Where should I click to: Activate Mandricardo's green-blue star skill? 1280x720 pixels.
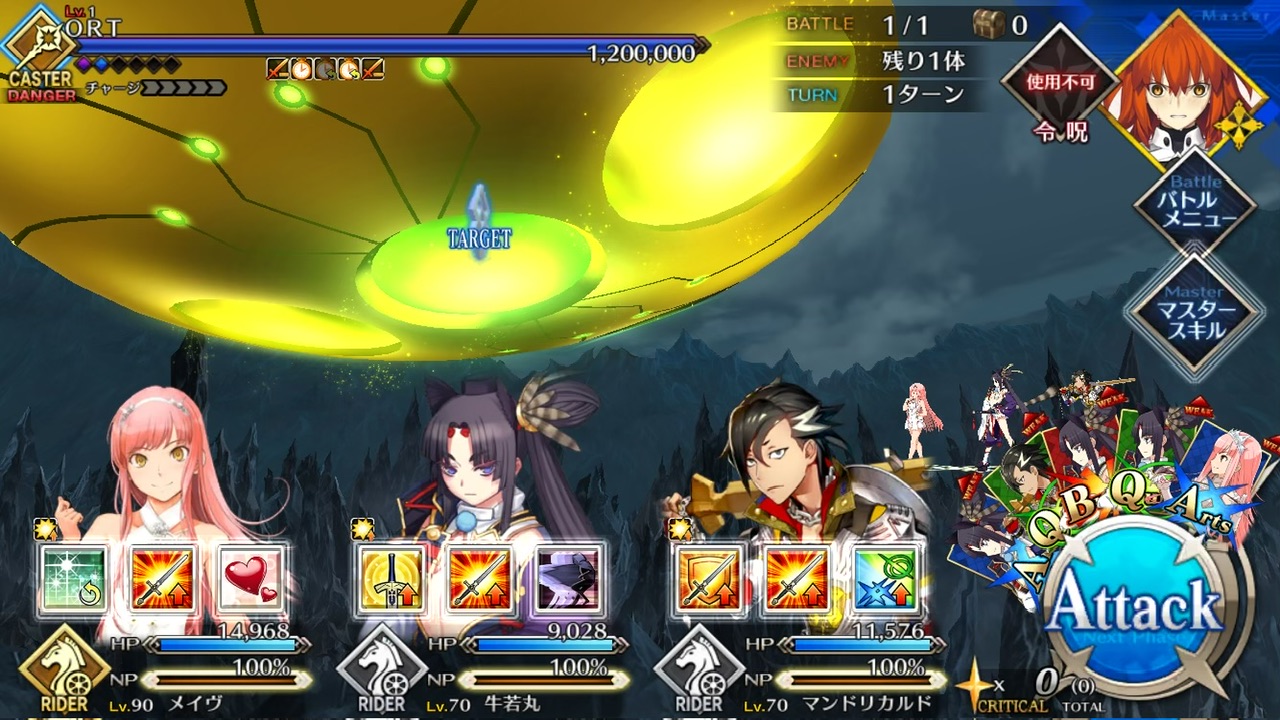(885, 579)
